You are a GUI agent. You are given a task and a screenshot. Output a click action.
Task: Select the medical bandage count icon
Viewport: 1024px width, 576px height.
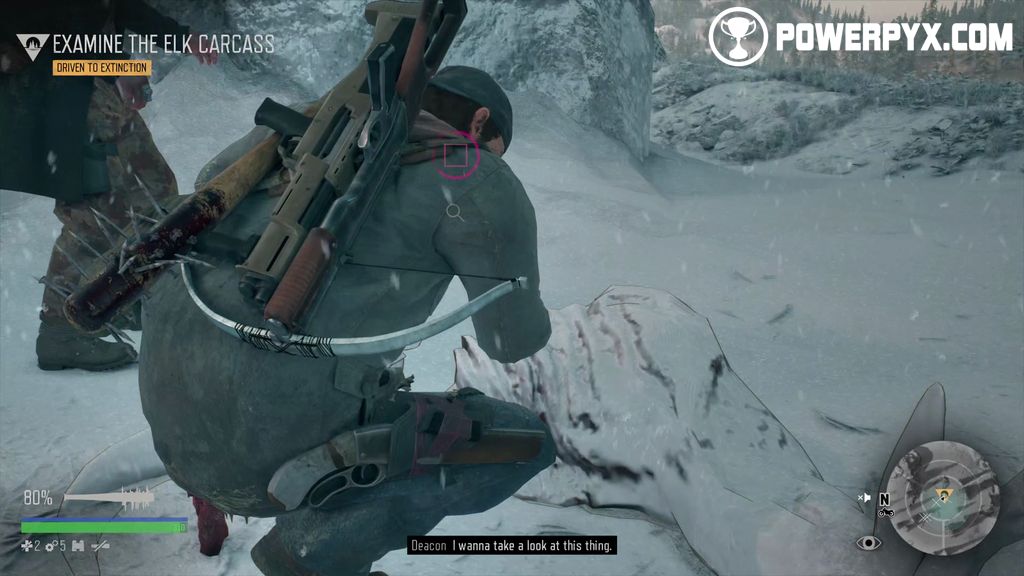(x=28, y=546)
